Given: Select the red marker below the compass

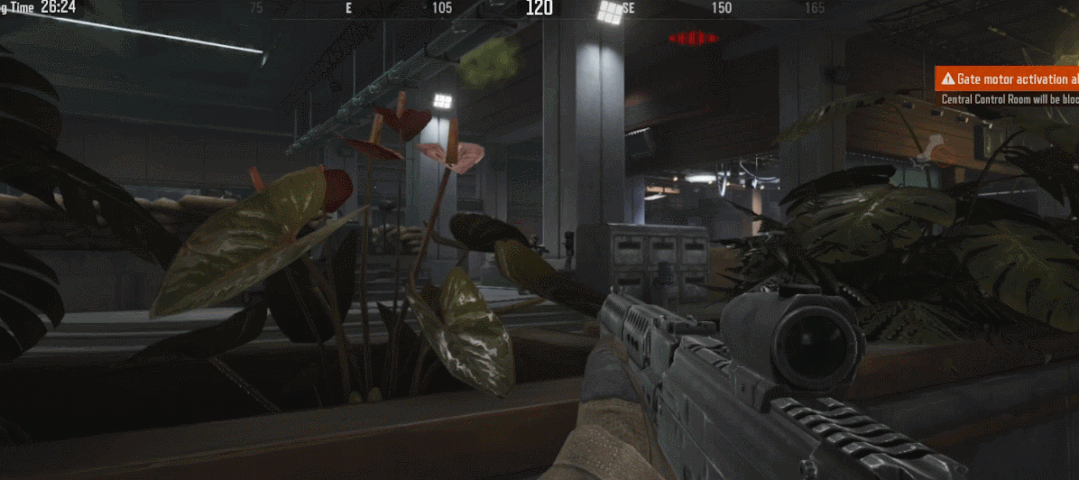Looking at the screenshot, I should [x=693, y=39].
